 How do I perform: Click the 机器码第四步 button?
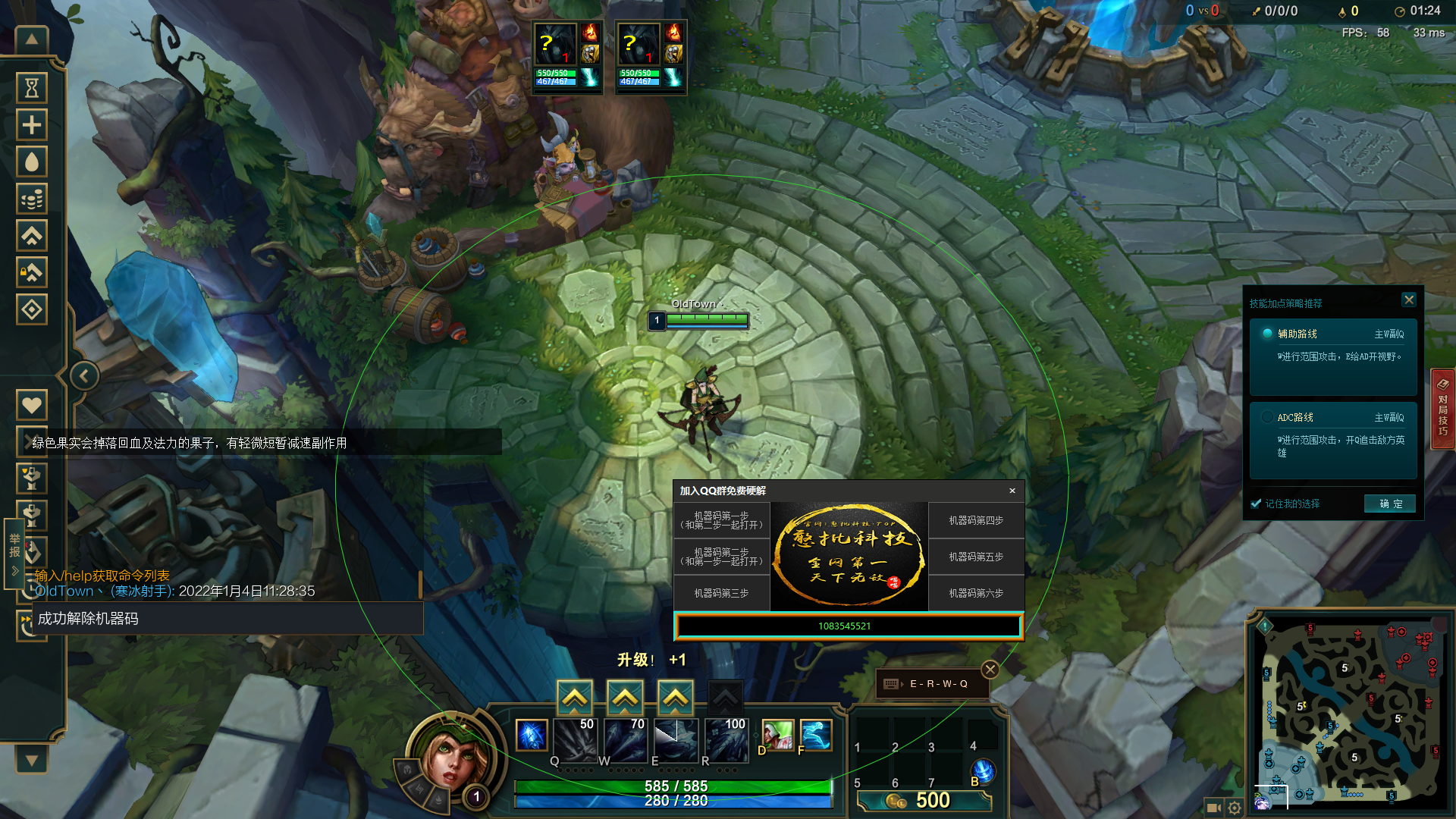point(976,520)
